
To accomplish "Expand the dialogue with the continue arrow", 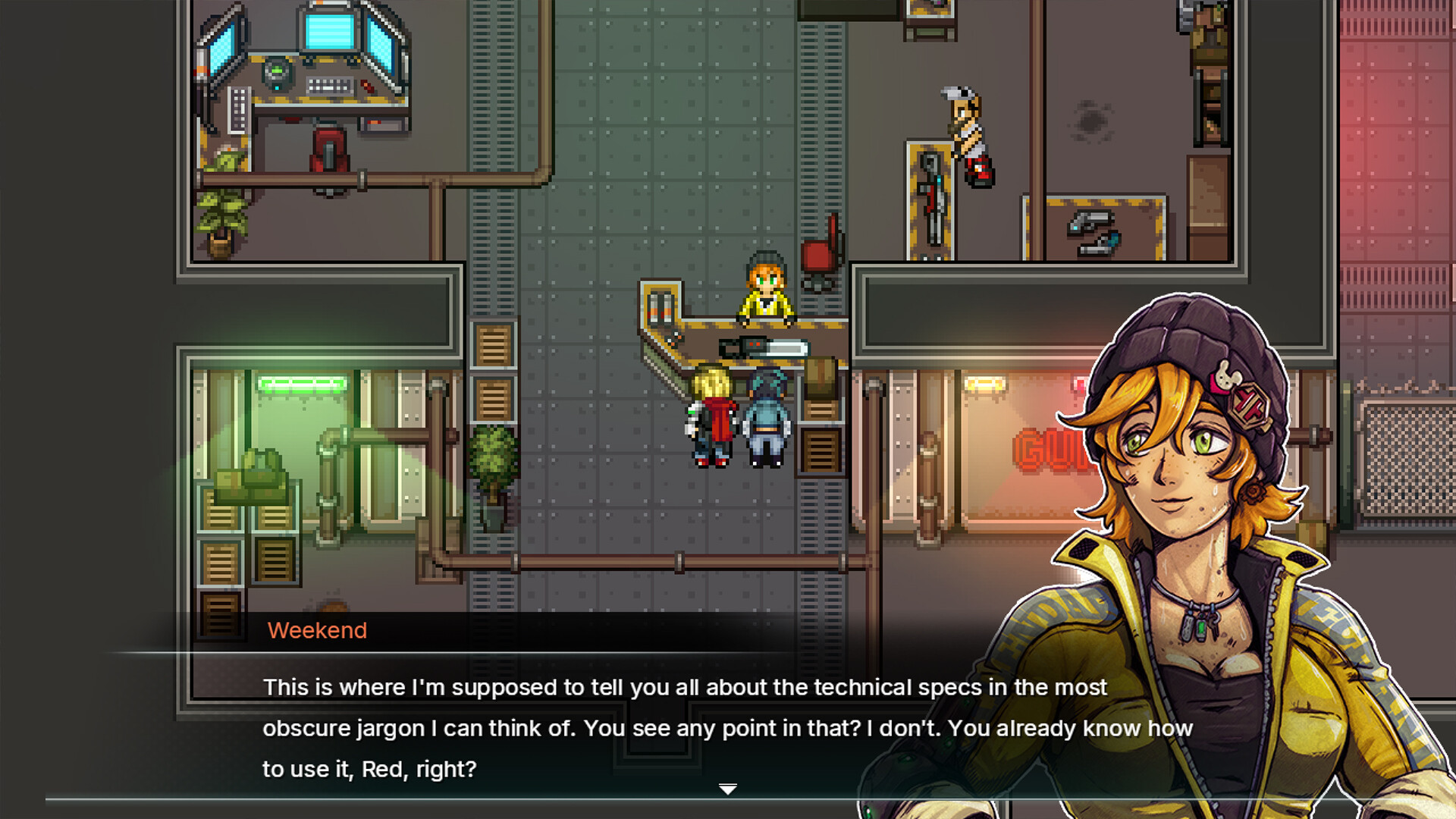I will pyautogui.click(x=728, y=789).
